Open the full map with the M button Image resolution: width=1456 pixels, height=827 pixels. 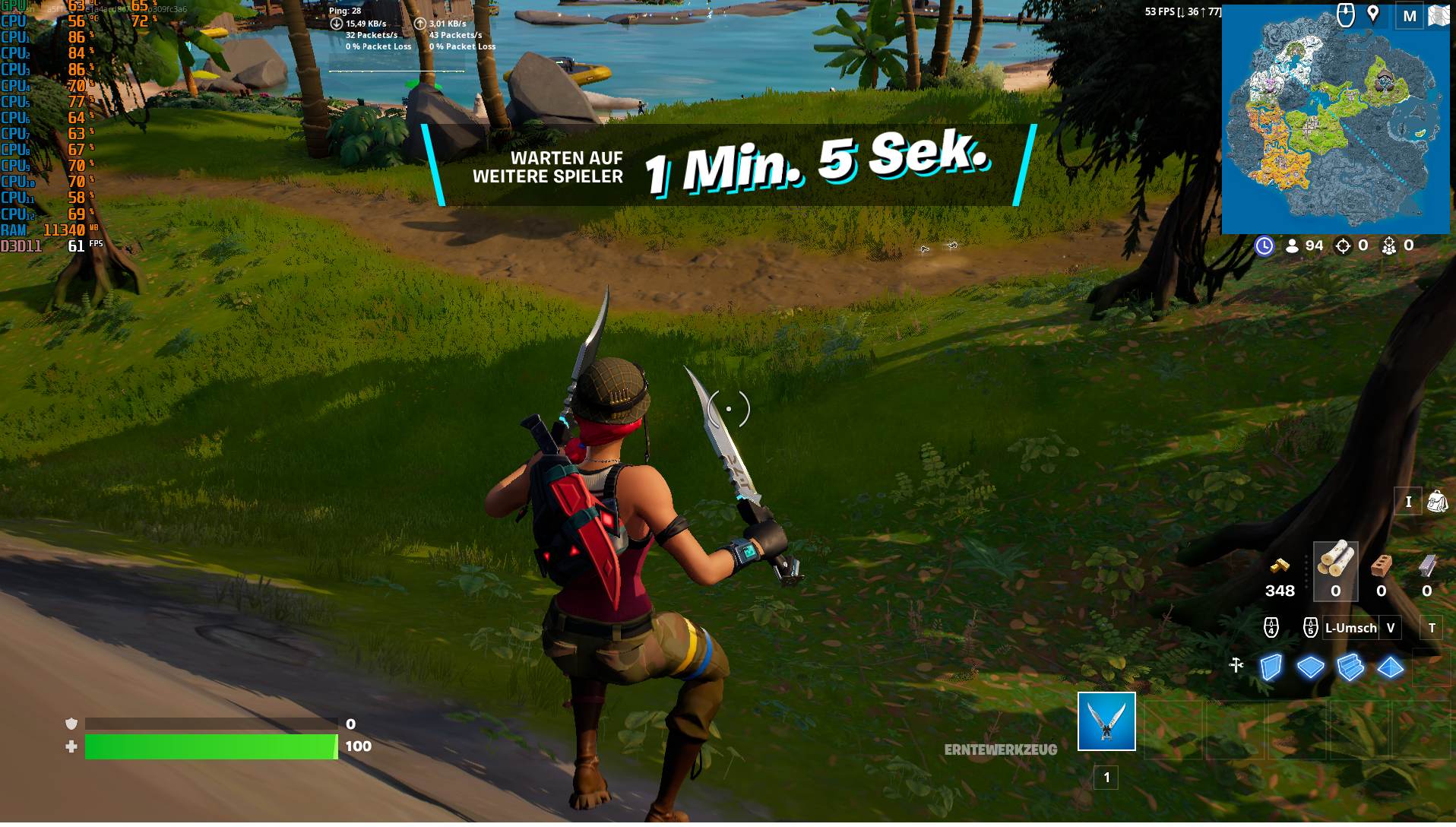pyautogui.click(x=1407, y=14)
